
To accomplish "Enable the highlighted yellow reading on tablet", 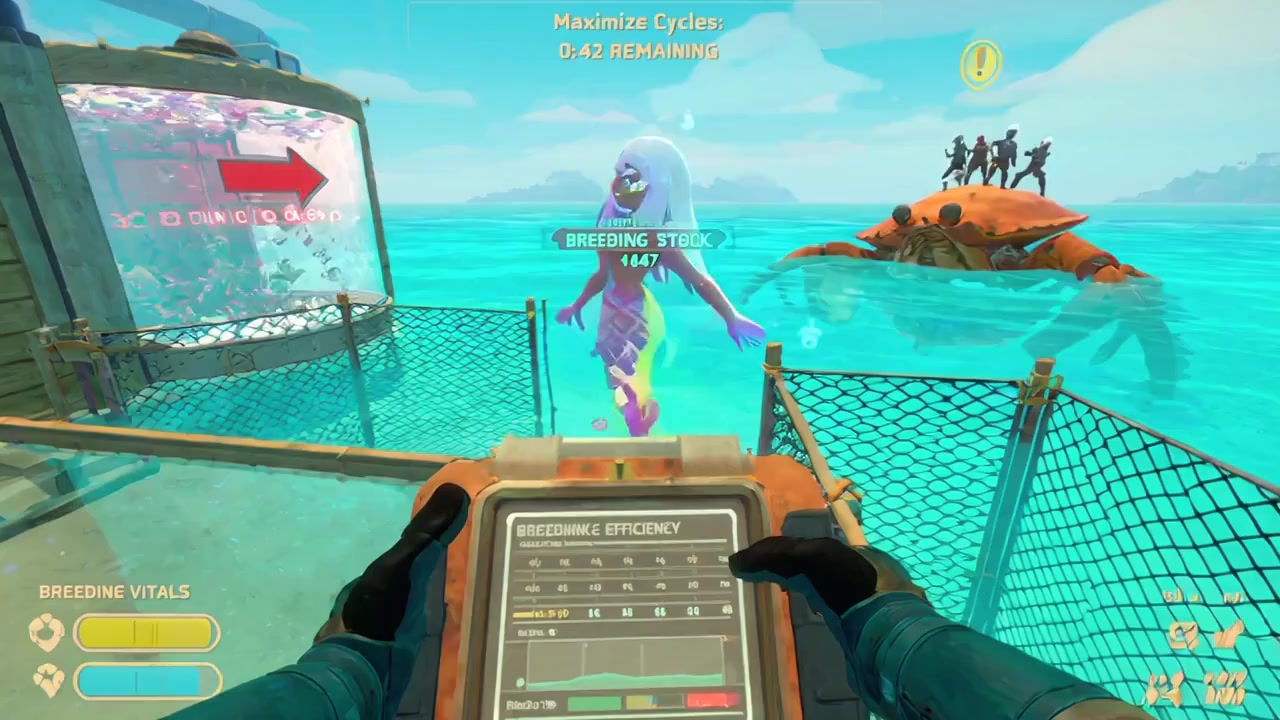I will tap(541, 613).
